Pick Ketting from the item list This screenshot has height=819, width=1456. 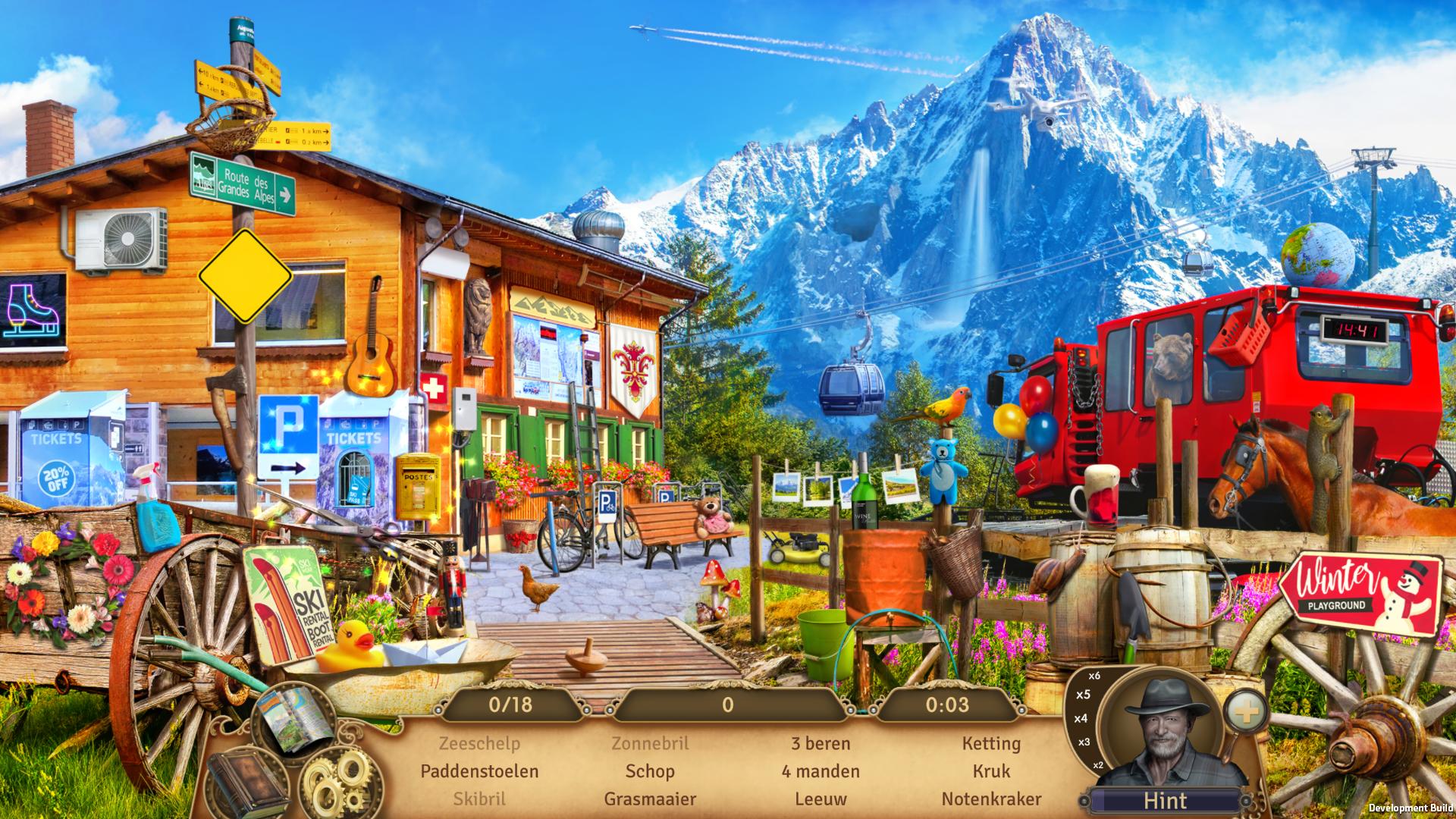pos(991,744)
